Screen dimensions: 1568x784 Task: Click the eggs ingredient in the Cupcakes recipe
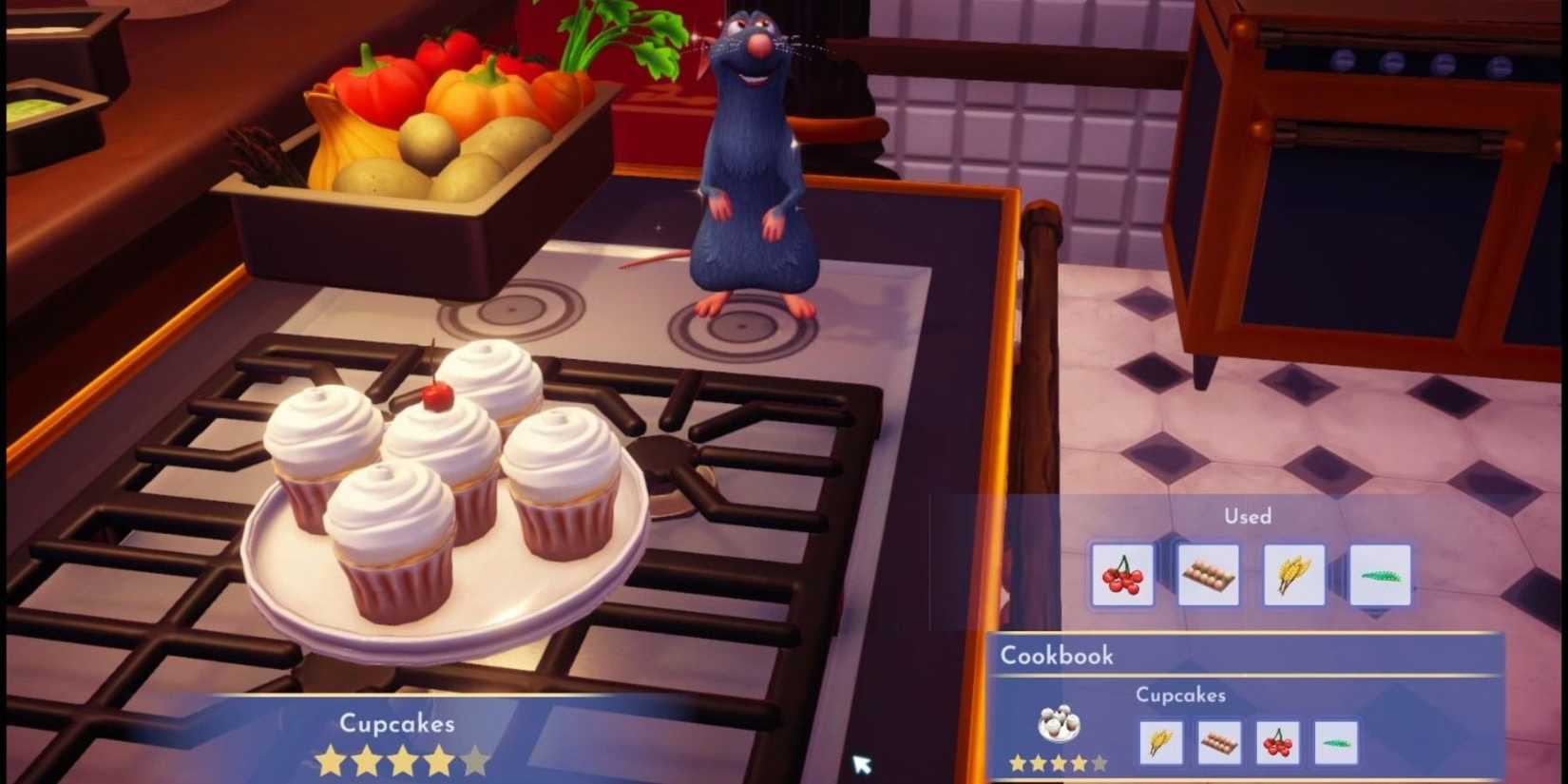point(1220,742)
